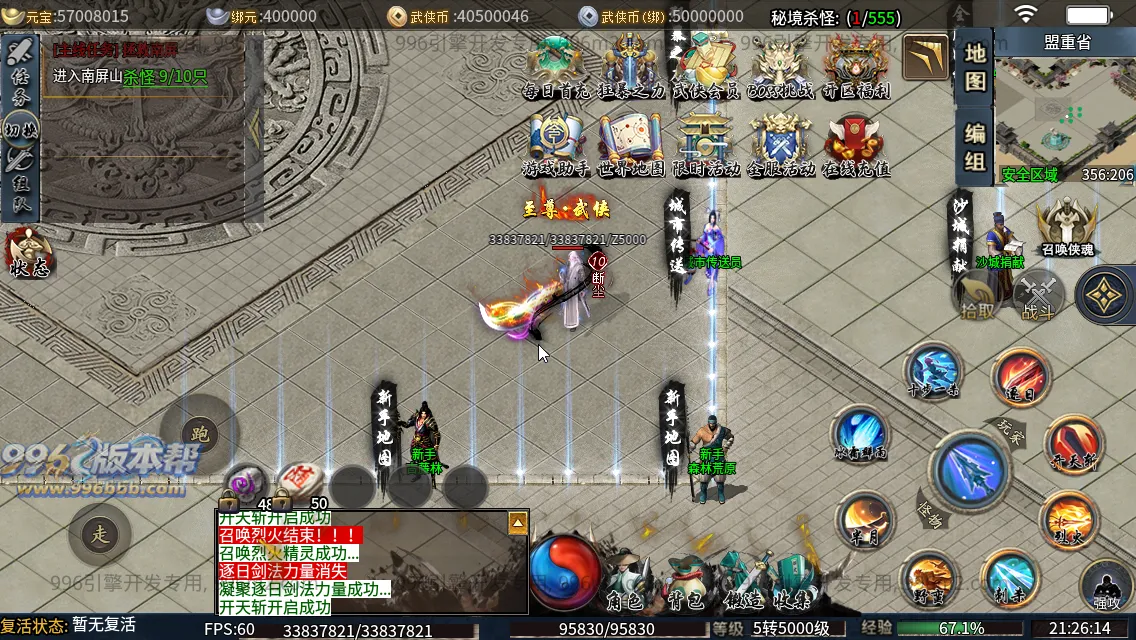Open the 在线充值 online recharge icon
This screenshot has width=1136, height=640.
(856, 145)
